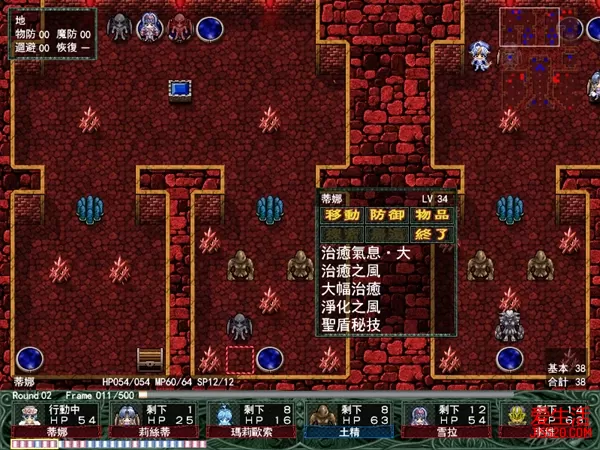Viewport: 600px width, 450px height.
Task: Select 雪拉 in the turn order bar
Action: (x=447, y=419)
